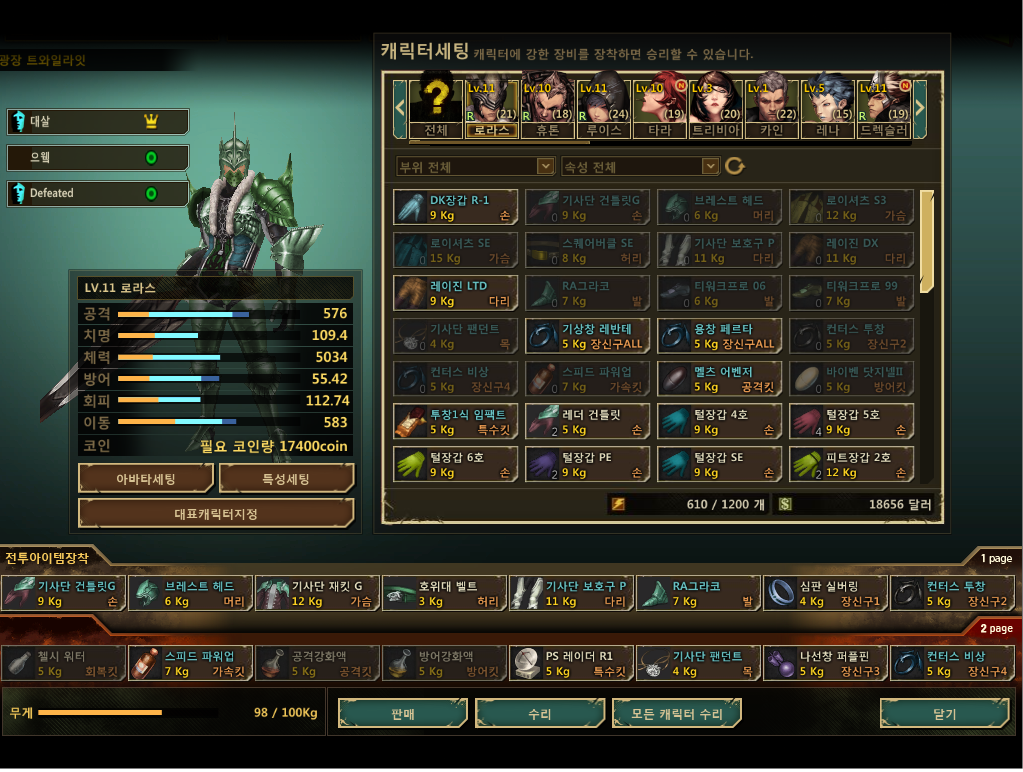This screenshot has width=1023, height=772.
Task: Click the 판매 sell button
Action: click(402, 714)
